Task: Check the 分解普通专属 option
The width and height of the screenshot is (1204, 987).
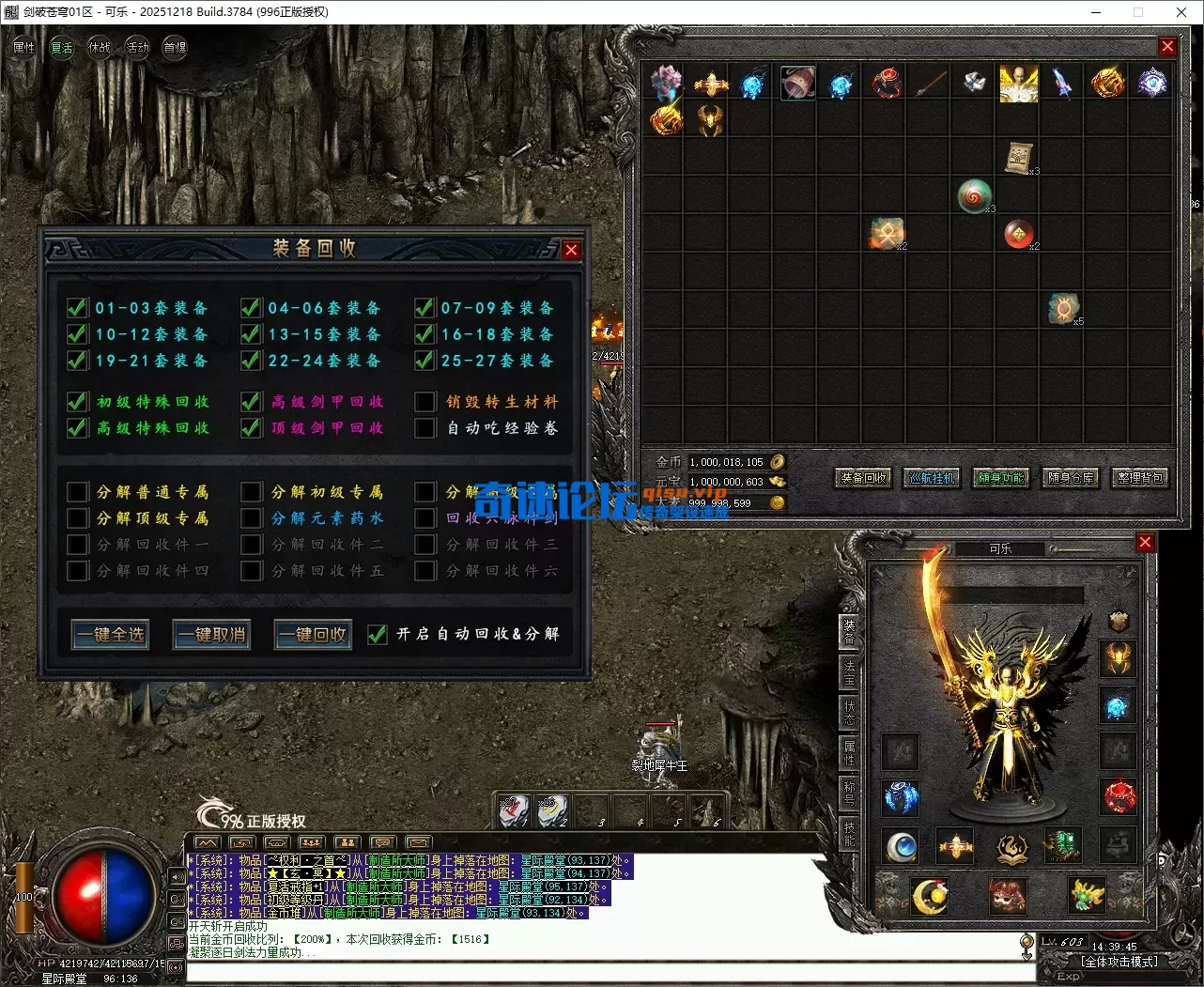Action: point(77,492)
